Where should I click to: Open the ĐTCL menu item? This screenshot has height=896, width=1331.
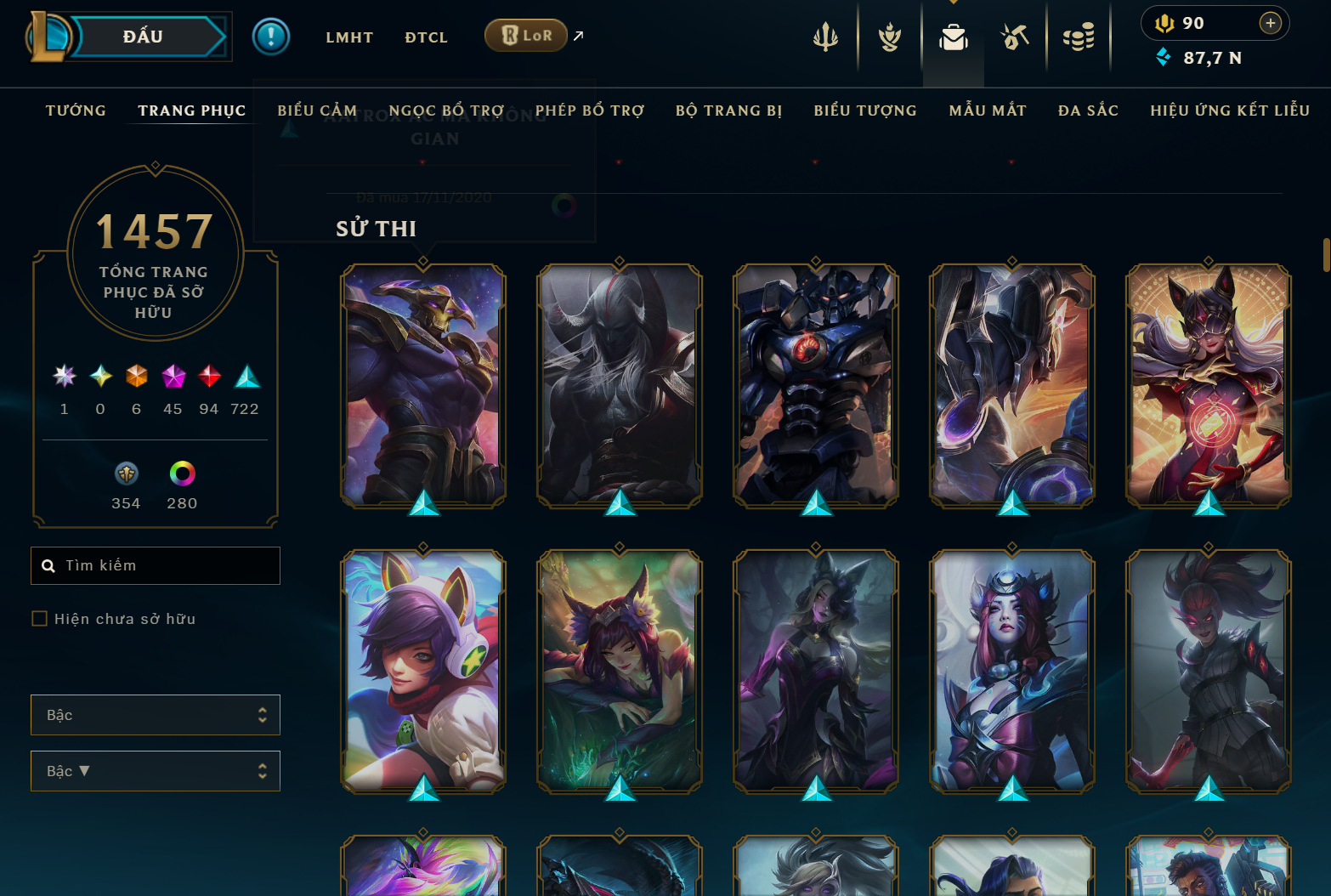coord(425,37)
